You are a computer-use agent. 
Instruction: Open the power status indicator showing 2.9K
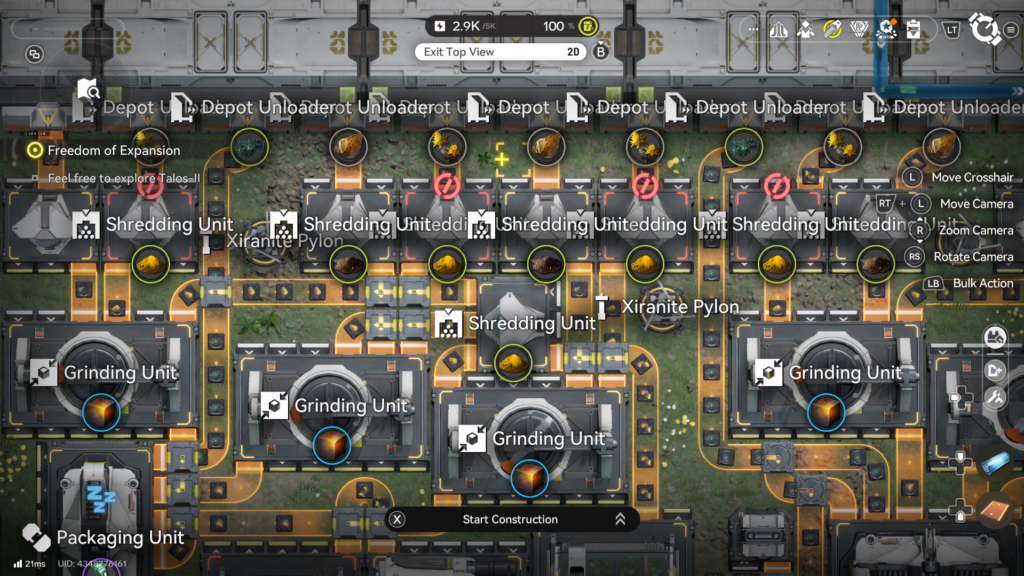click(x=466, y=26)
